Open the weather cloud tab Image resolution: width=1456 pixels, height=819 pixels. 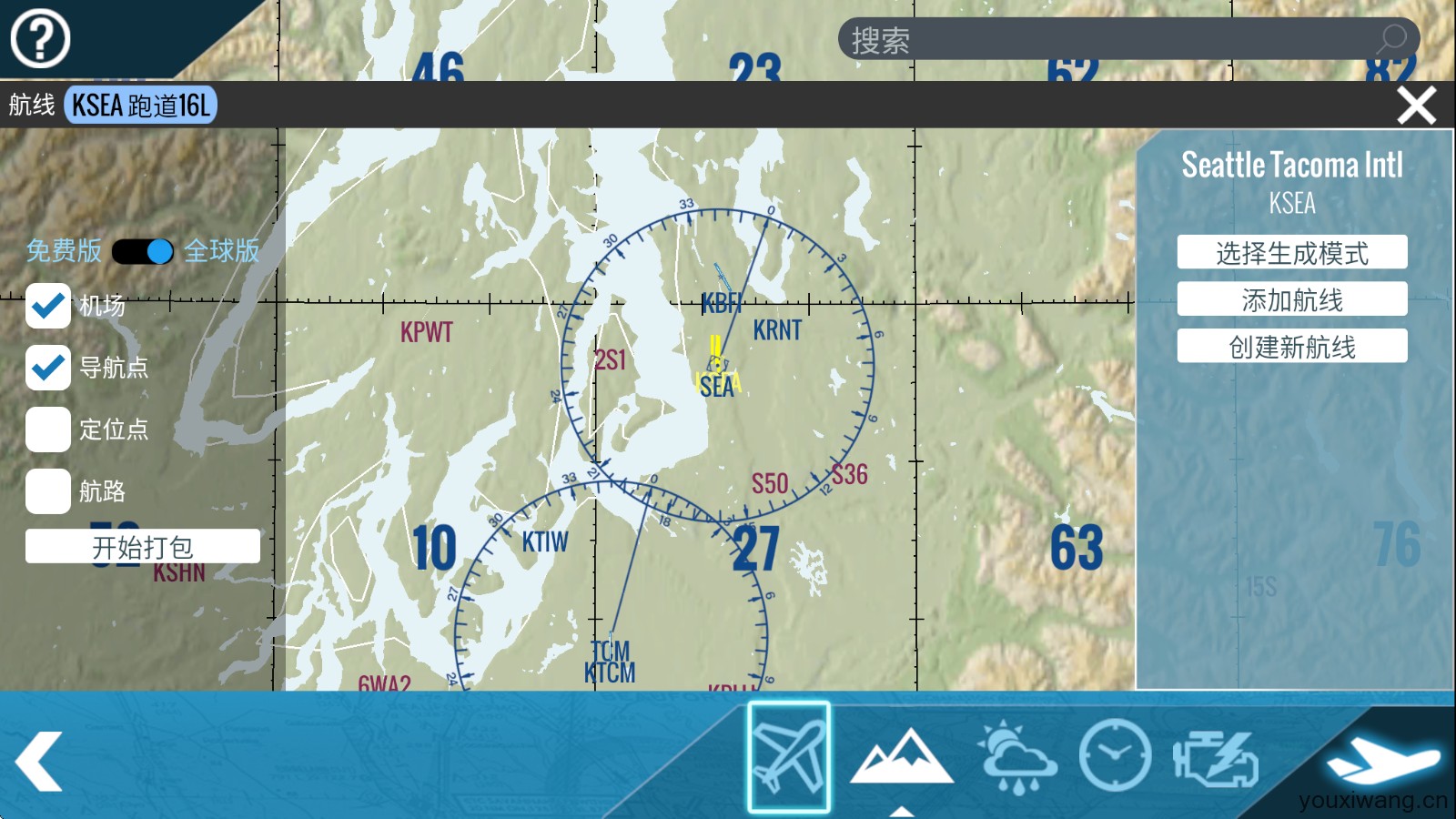[x=1016, y=757]
